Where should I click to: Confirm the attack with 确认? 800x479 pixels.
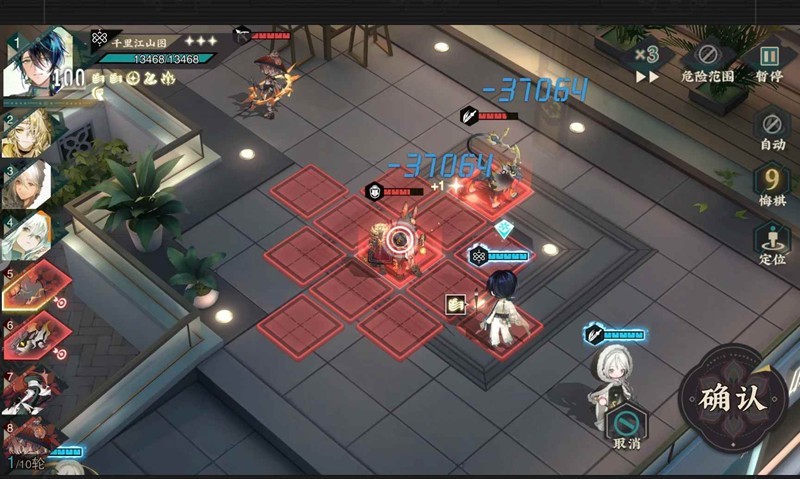[732, 398]
